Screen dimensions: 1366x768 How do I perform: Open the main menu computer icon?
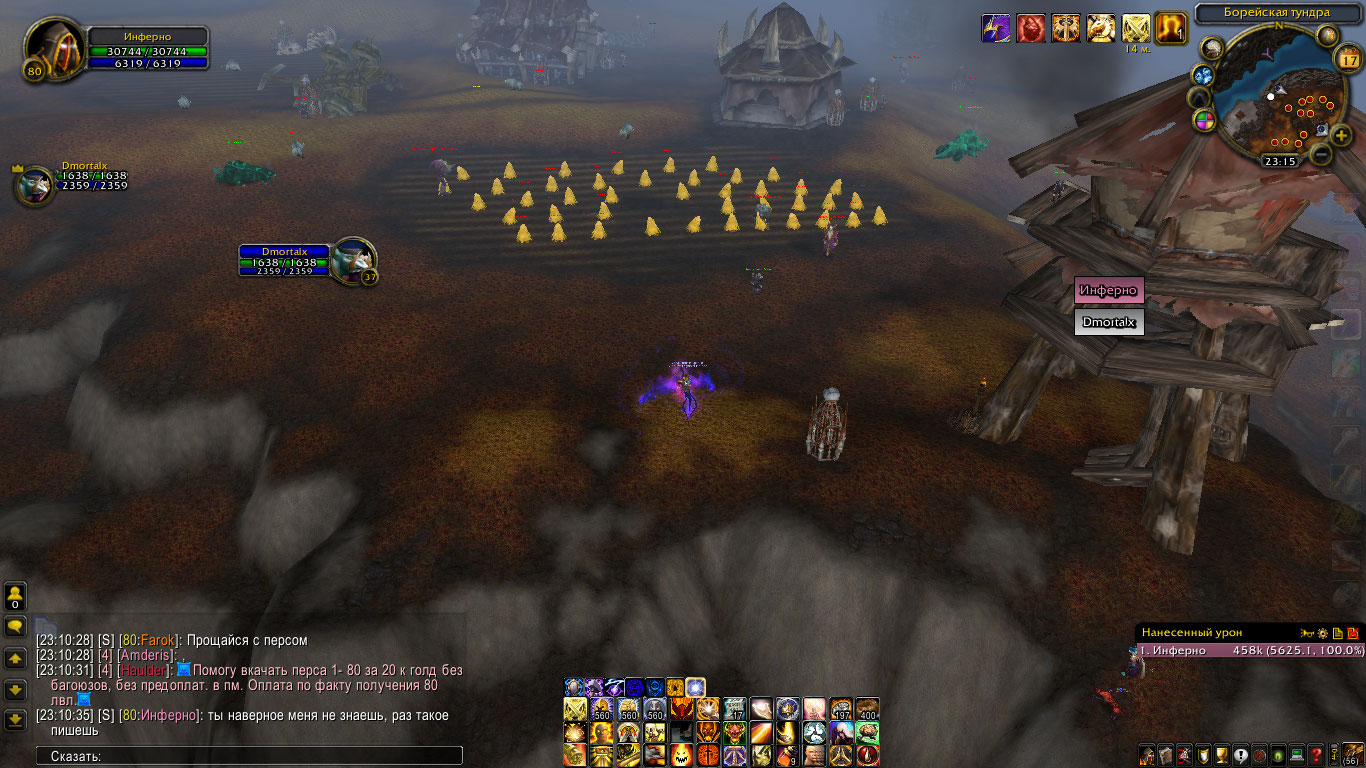coord(1297,754)
